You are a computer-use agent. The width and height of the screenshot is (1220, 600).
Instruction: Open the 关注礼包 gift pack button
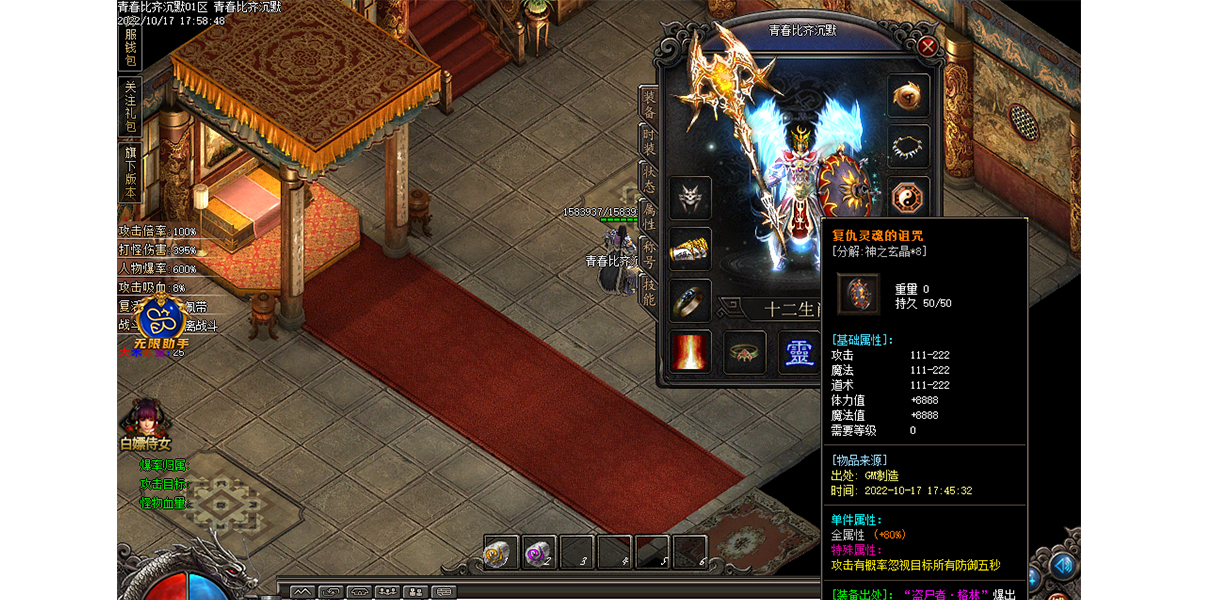coord(130,106)
